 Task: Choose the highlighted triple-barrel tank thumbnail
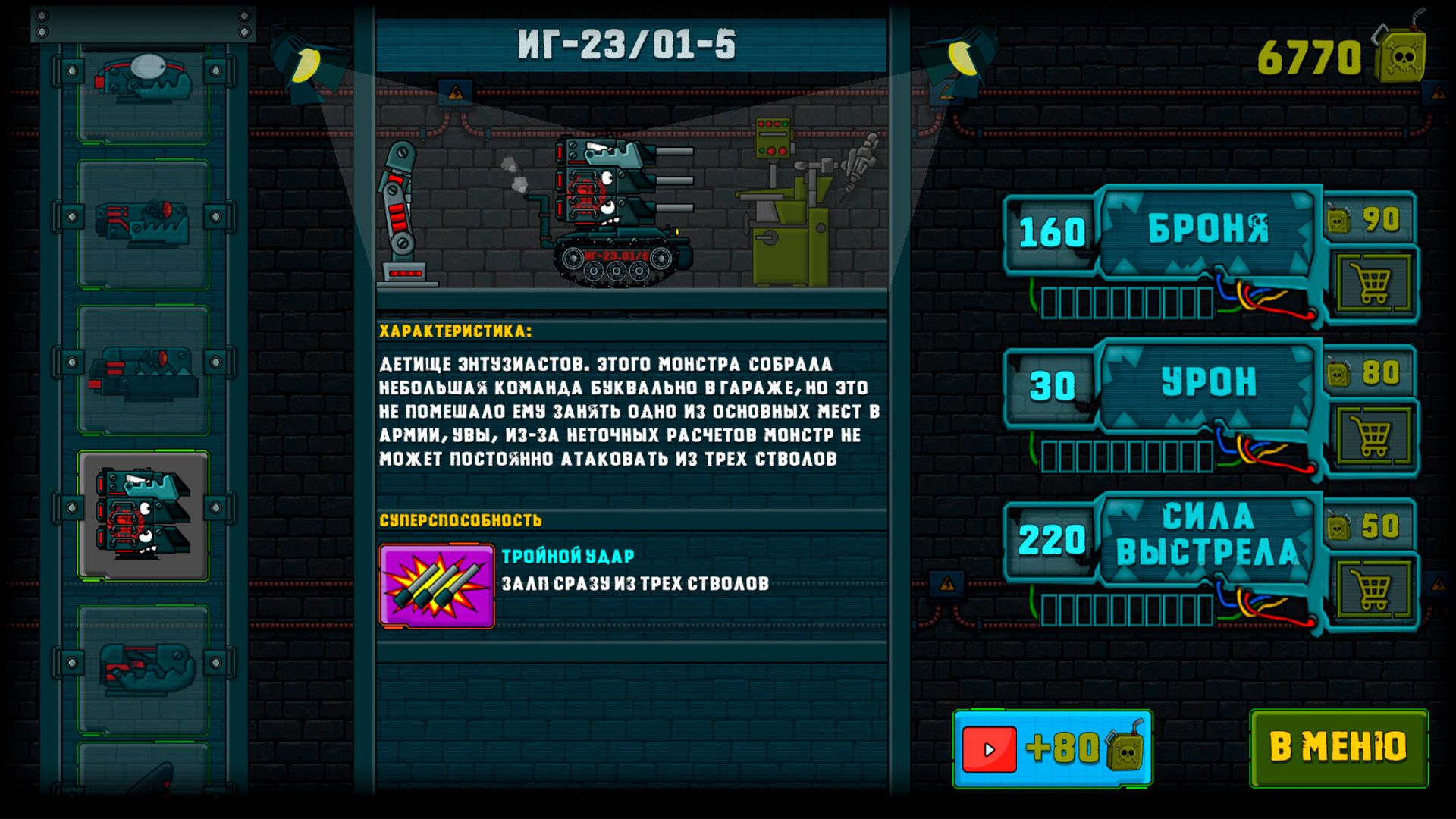coord(143,516)
